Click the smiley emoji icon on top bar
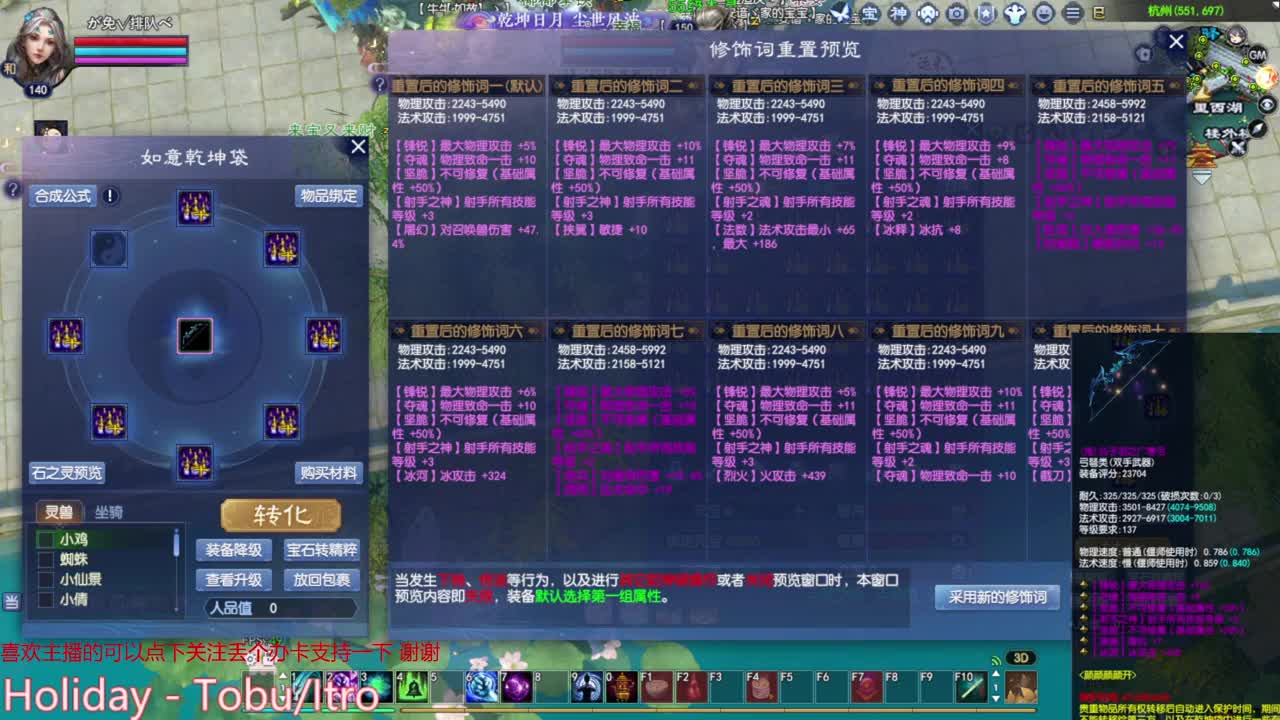The image size is (1280, 720). pos(1045,14)
